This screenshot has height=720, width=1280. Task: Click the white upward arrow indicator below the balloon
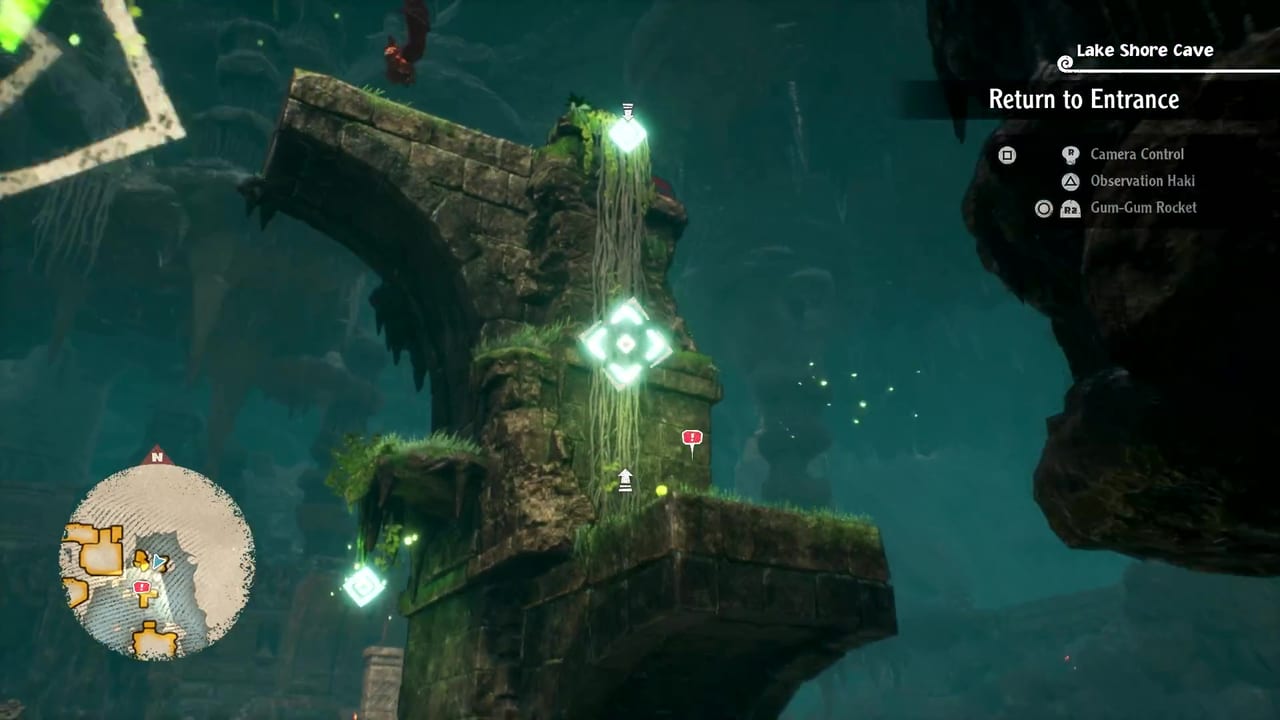pos(624,480)
